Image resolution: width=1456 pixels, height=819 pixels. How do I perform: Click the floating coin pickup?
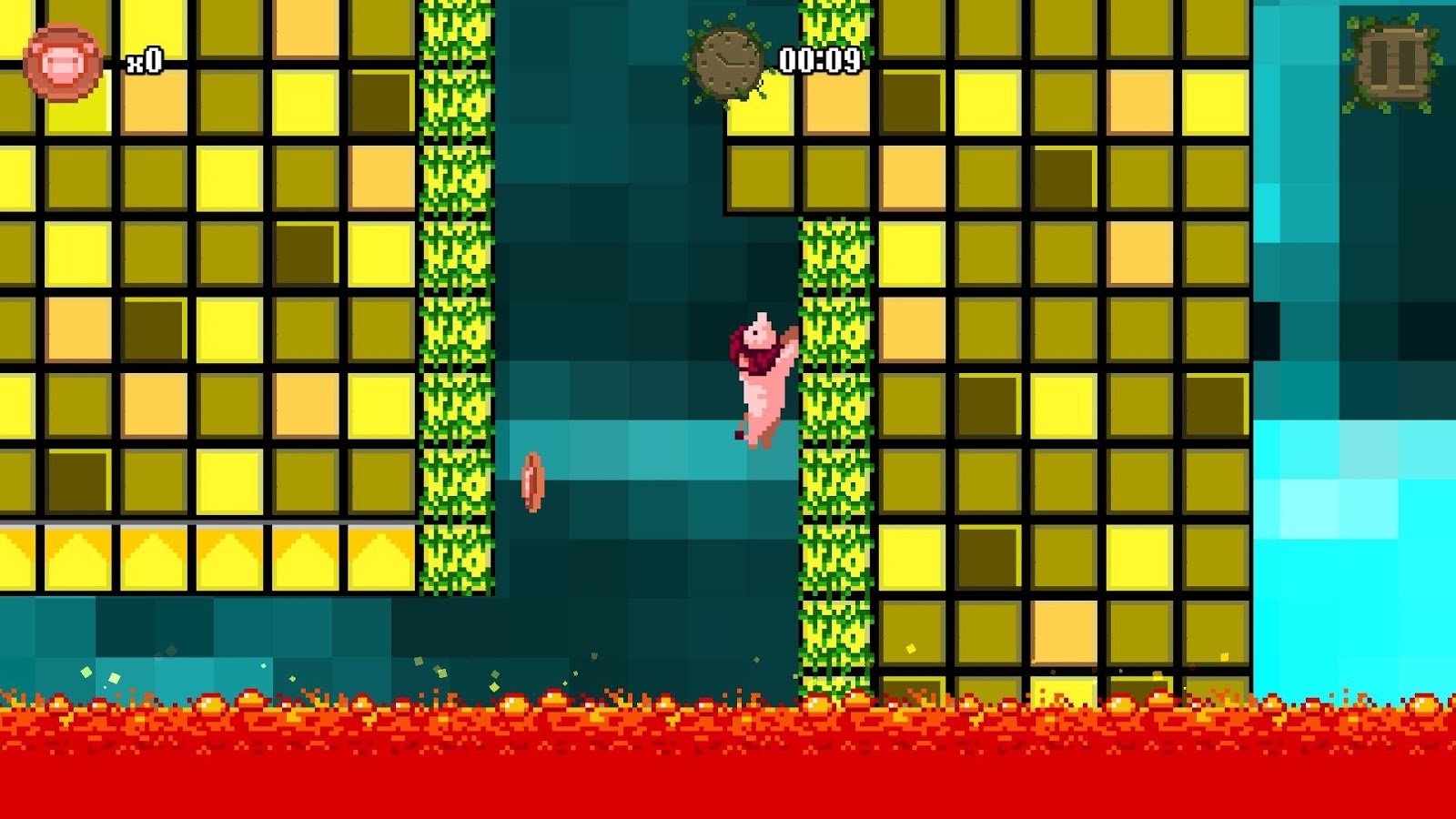532,480
